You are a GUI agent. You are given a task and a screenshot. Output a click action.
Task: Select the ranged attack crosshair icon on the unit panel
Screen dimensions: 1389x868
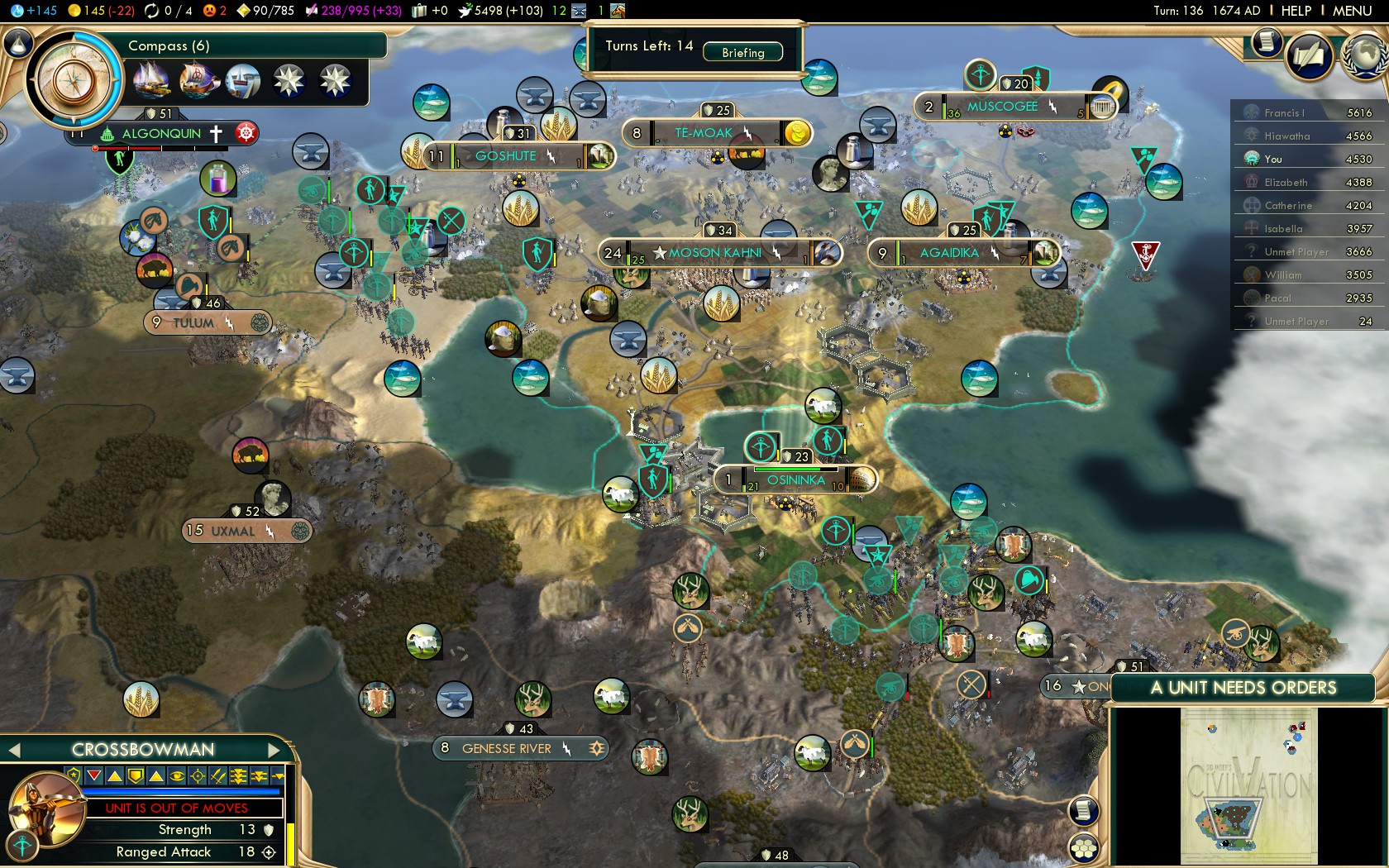pyautogui.click(x=198, y=776)
